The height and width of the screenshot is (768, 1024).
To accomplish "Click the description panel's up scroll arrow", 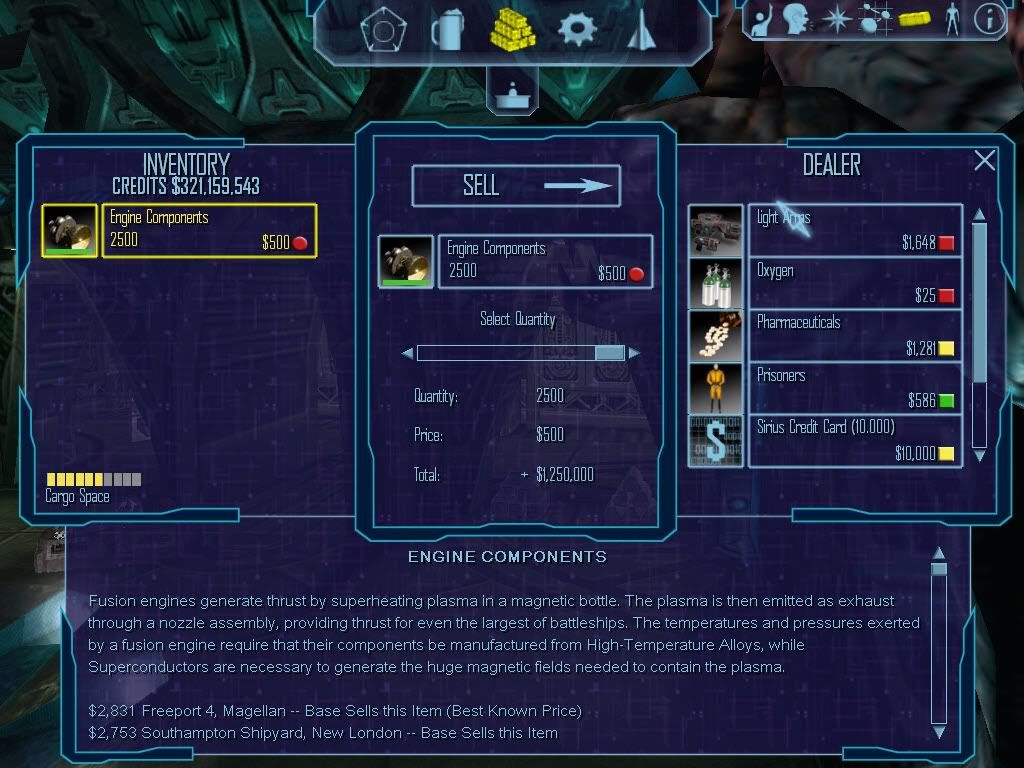I will pos(938,553).
